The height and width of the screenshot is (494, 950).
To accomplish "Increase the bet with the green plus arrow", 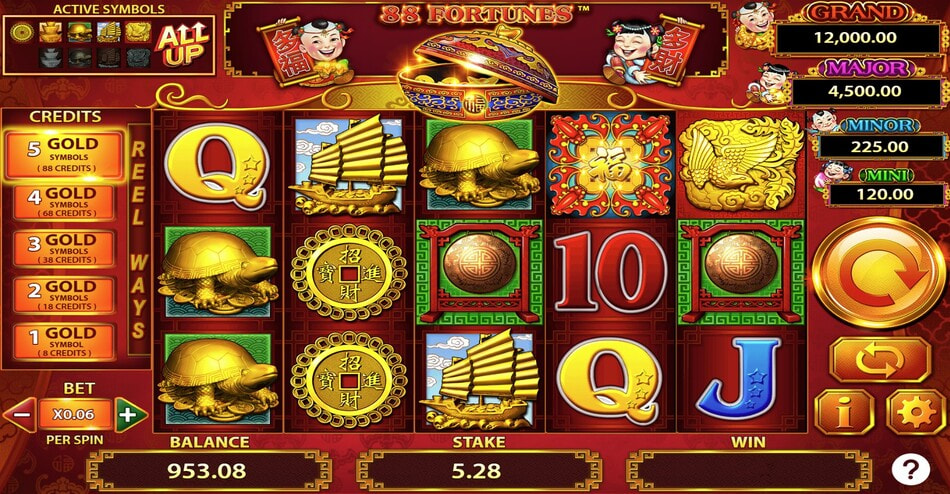I will 130,412.
